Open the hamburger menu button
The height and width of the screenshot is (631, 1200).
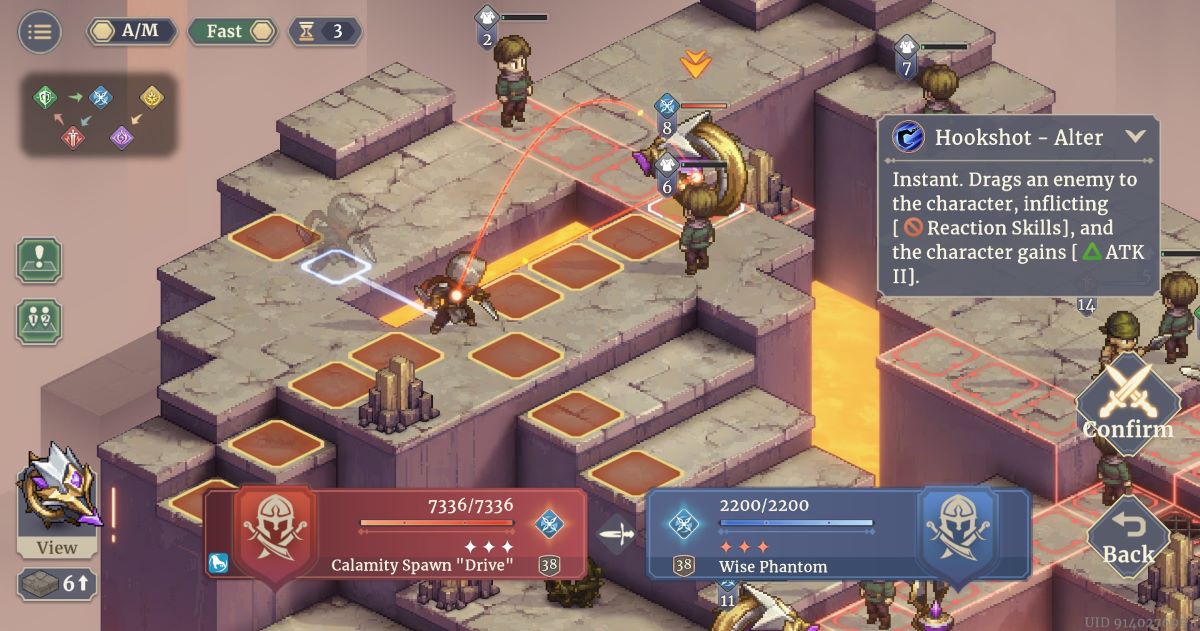40,31
